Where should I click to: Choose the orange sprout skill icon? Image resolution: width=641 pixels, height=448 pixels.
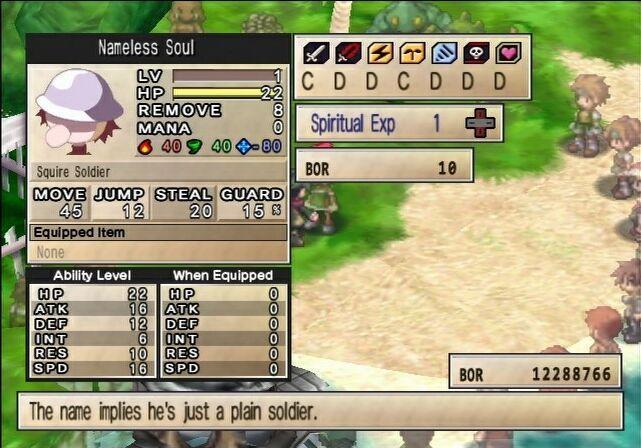[412, 53]
